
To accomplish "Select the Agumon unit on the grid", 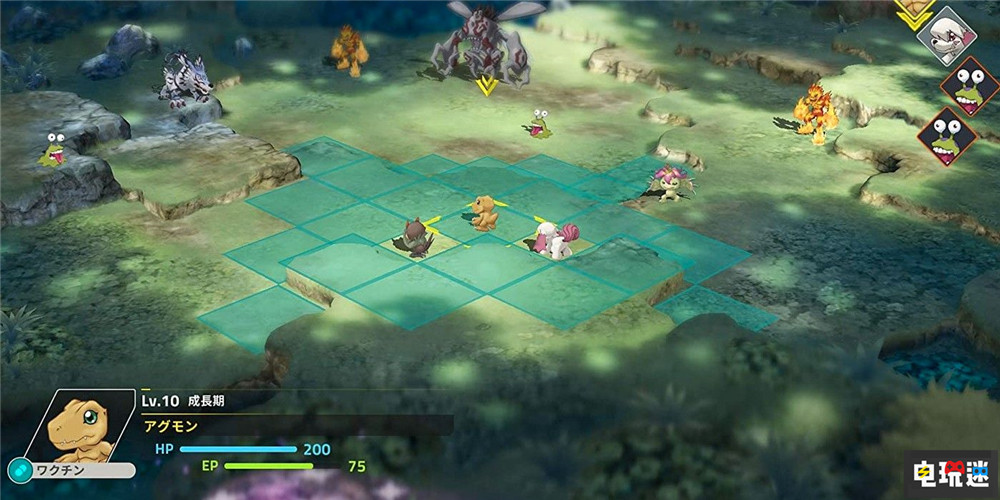I will point(485,214).
